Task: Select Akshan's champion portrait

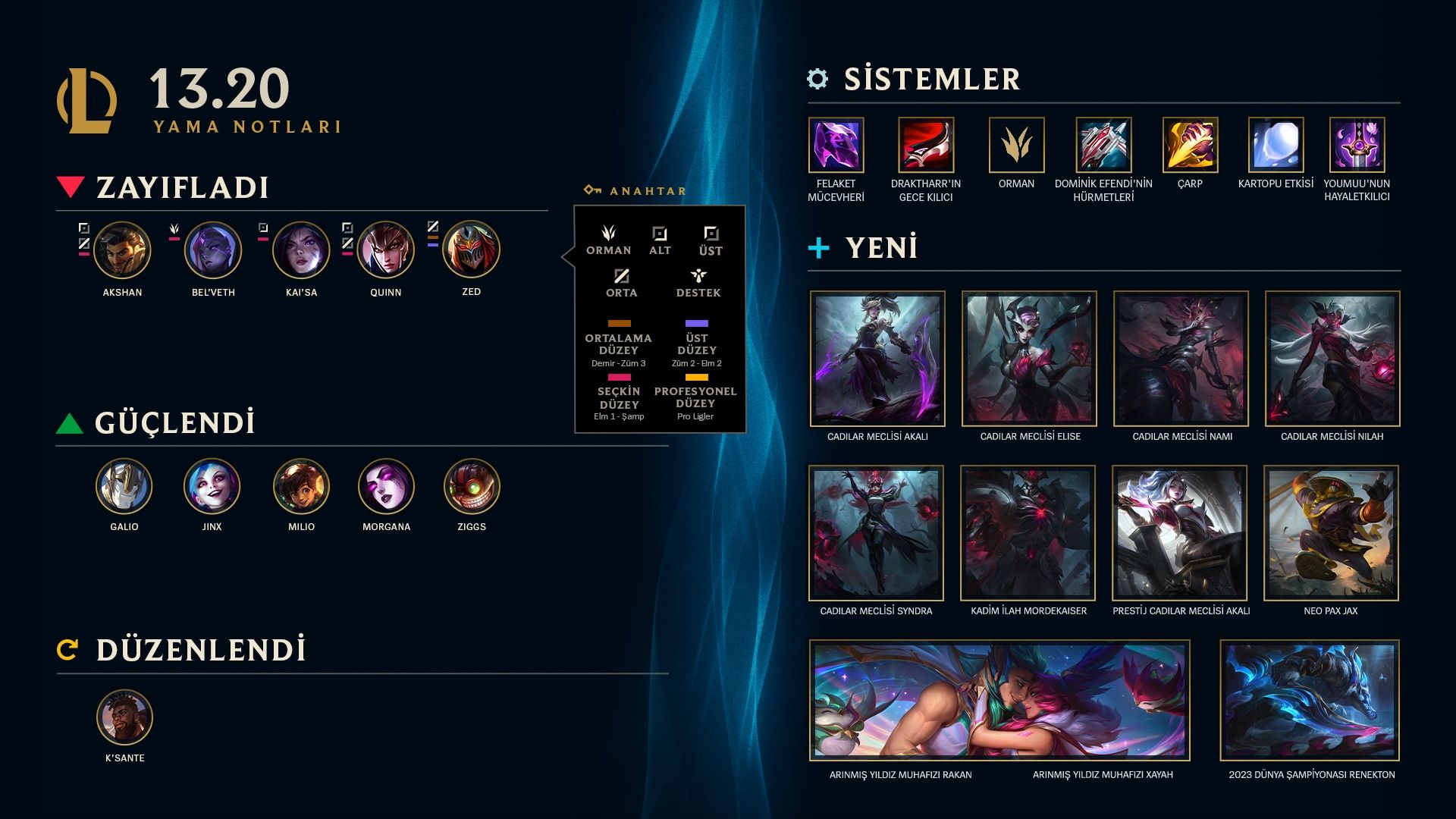Action: click(x=122, y=250)
